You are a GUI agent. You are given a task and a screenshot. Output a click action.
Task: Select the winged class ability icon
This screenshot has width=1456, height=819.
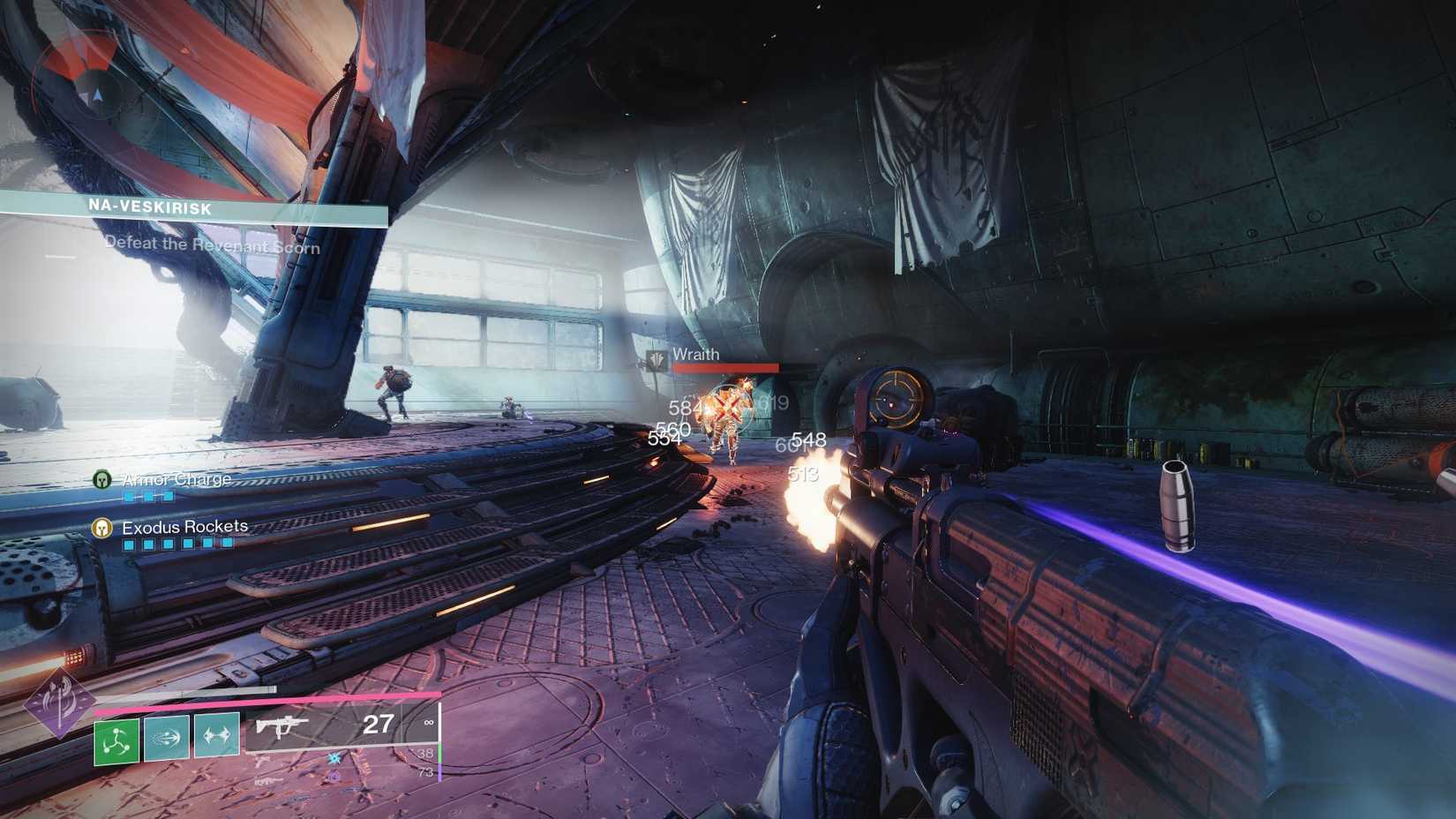(218, 735)
